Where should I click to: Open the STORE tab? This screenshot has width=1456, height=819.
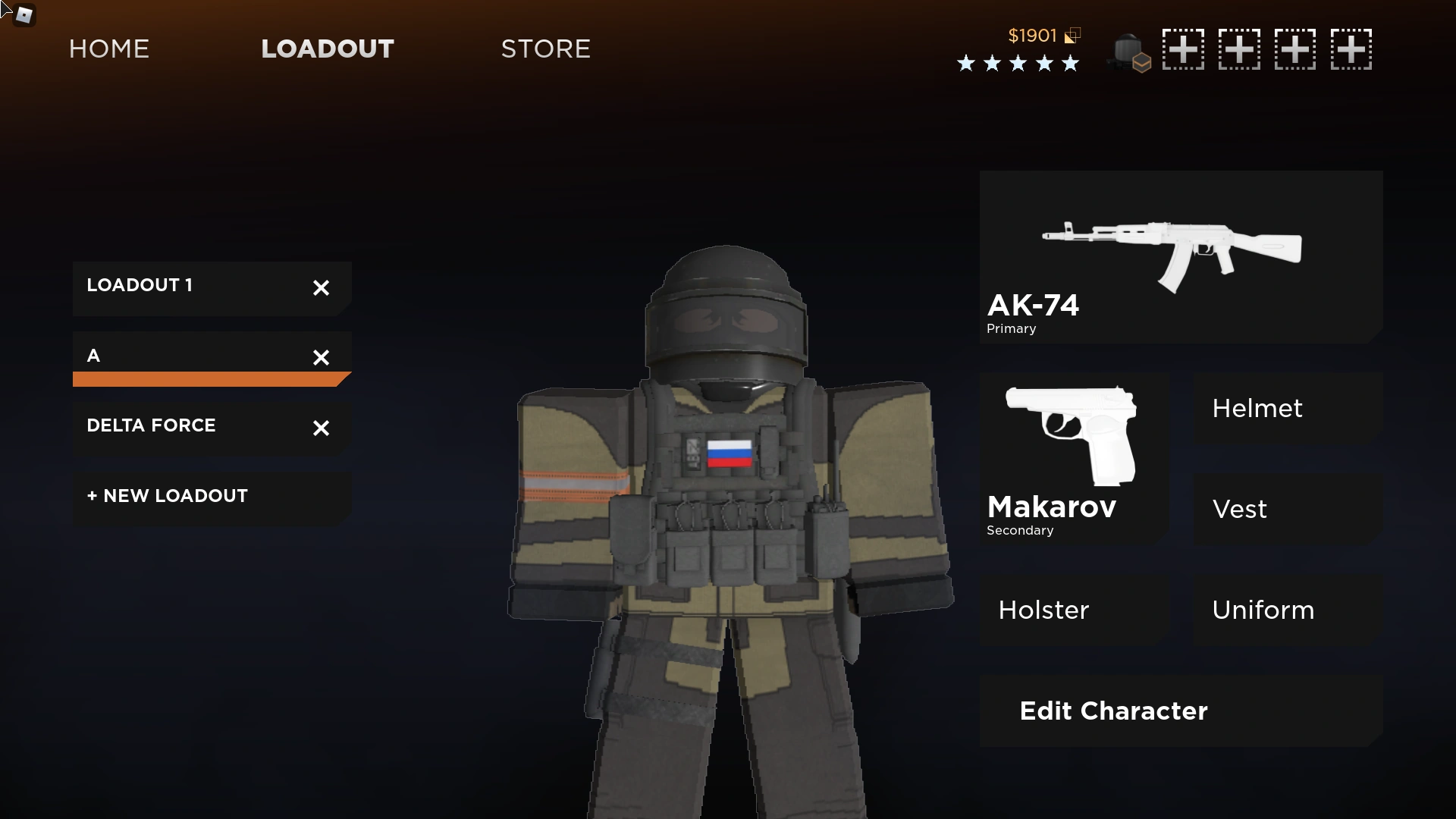545,49
